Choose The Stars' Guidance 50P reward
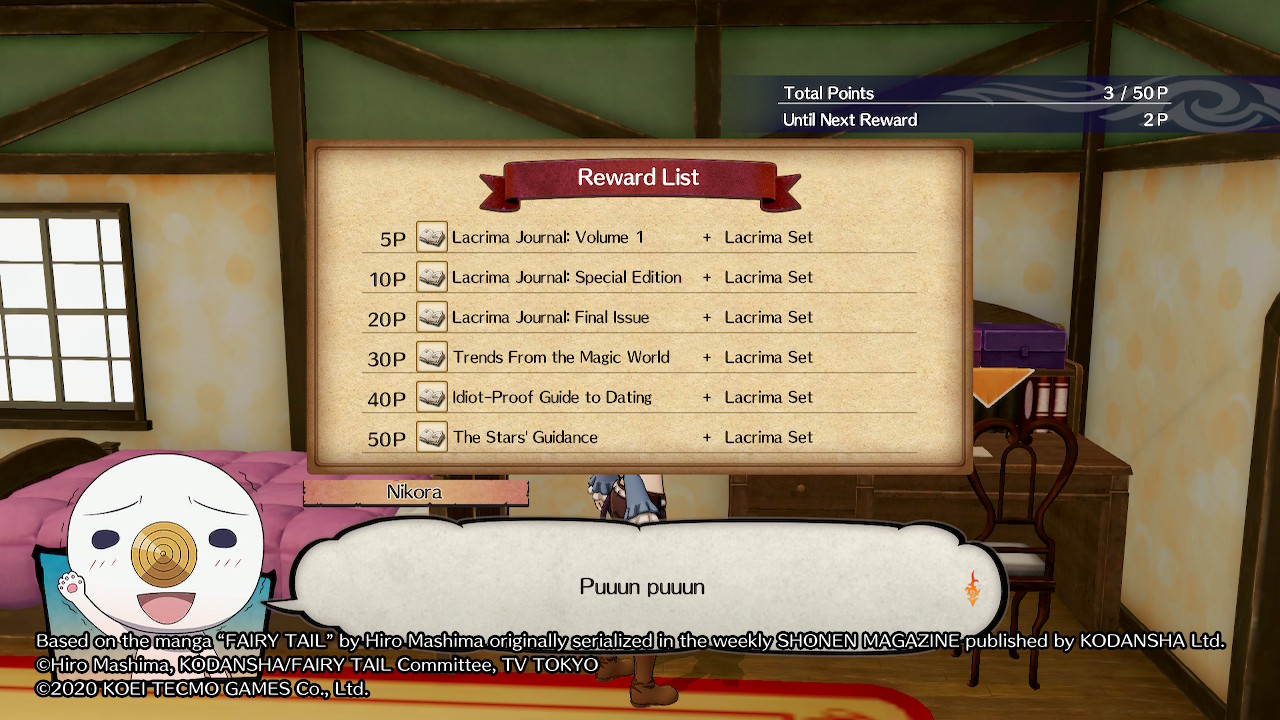This screenshot has height=720, width=1280. [x=638, y=438]
